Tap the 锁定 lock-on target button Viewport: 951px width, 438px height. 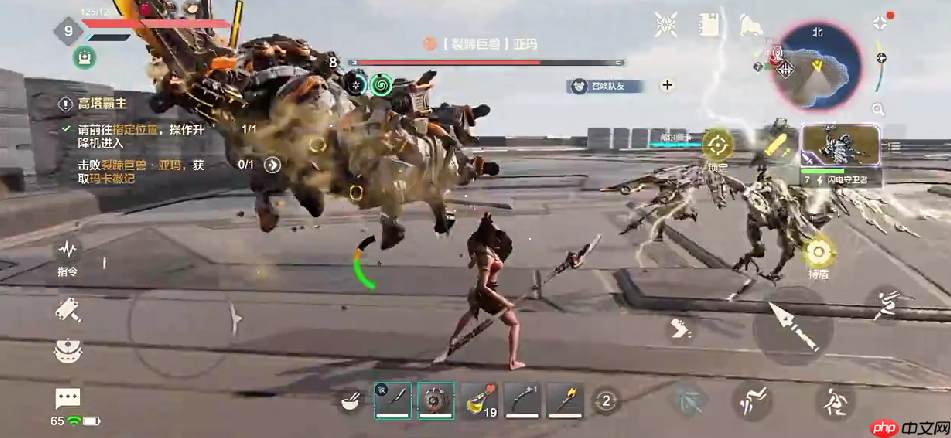pyautogui.click(x=716, y=144)
